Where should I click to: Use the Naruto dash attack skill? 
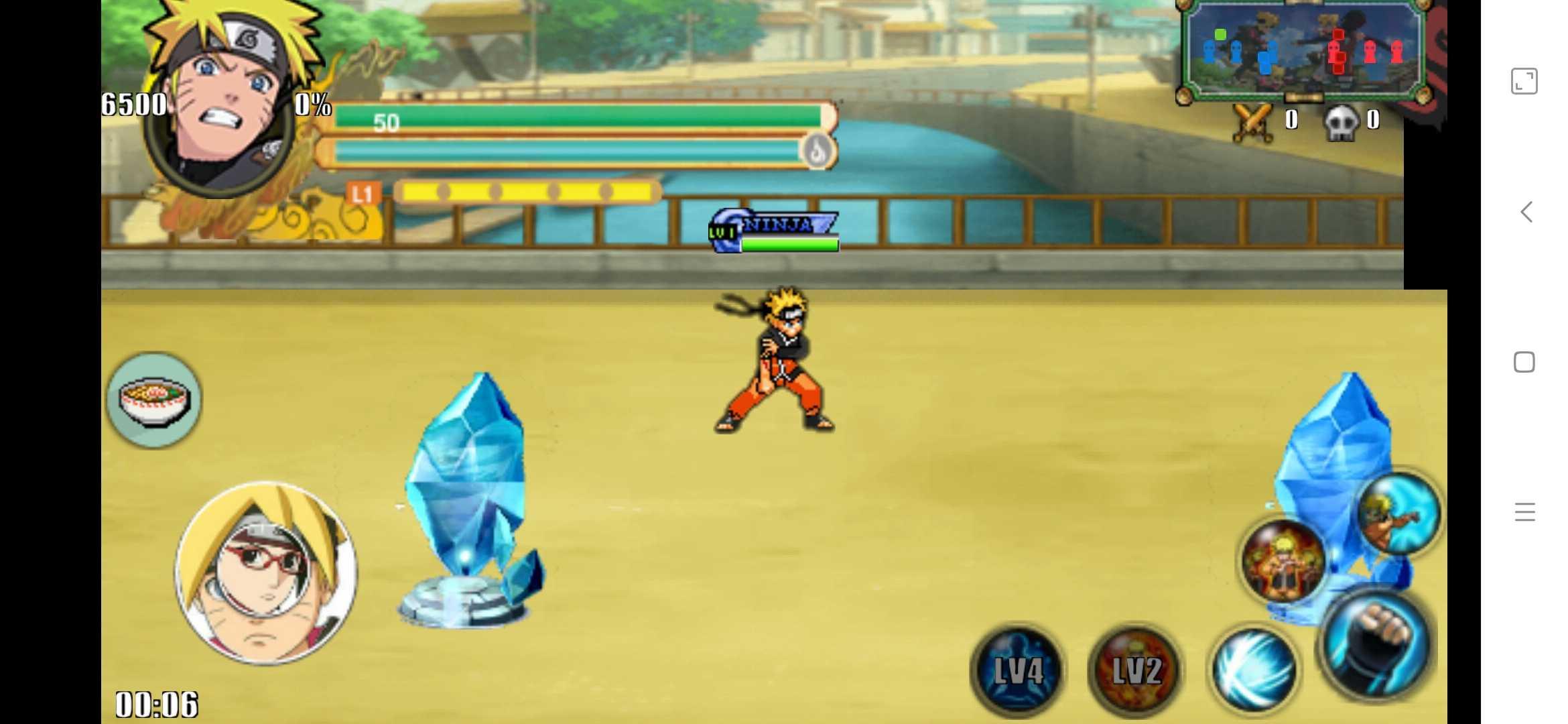click(x=1397, y=514)
